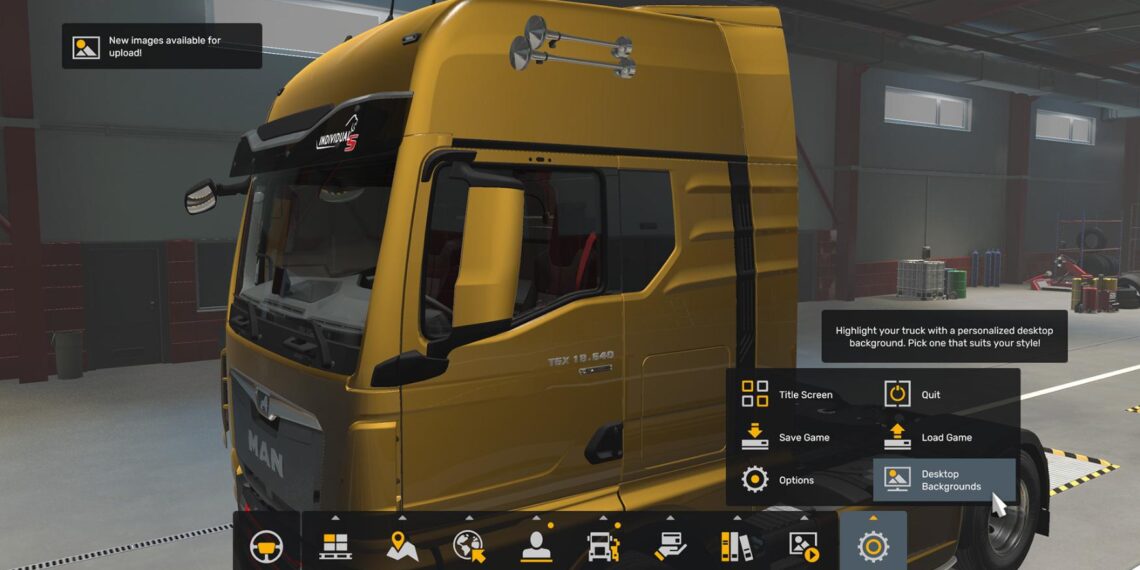1140x570 pixels.
Task: Open the Title Screen menu entry
Action: click(x=787, y=394)
